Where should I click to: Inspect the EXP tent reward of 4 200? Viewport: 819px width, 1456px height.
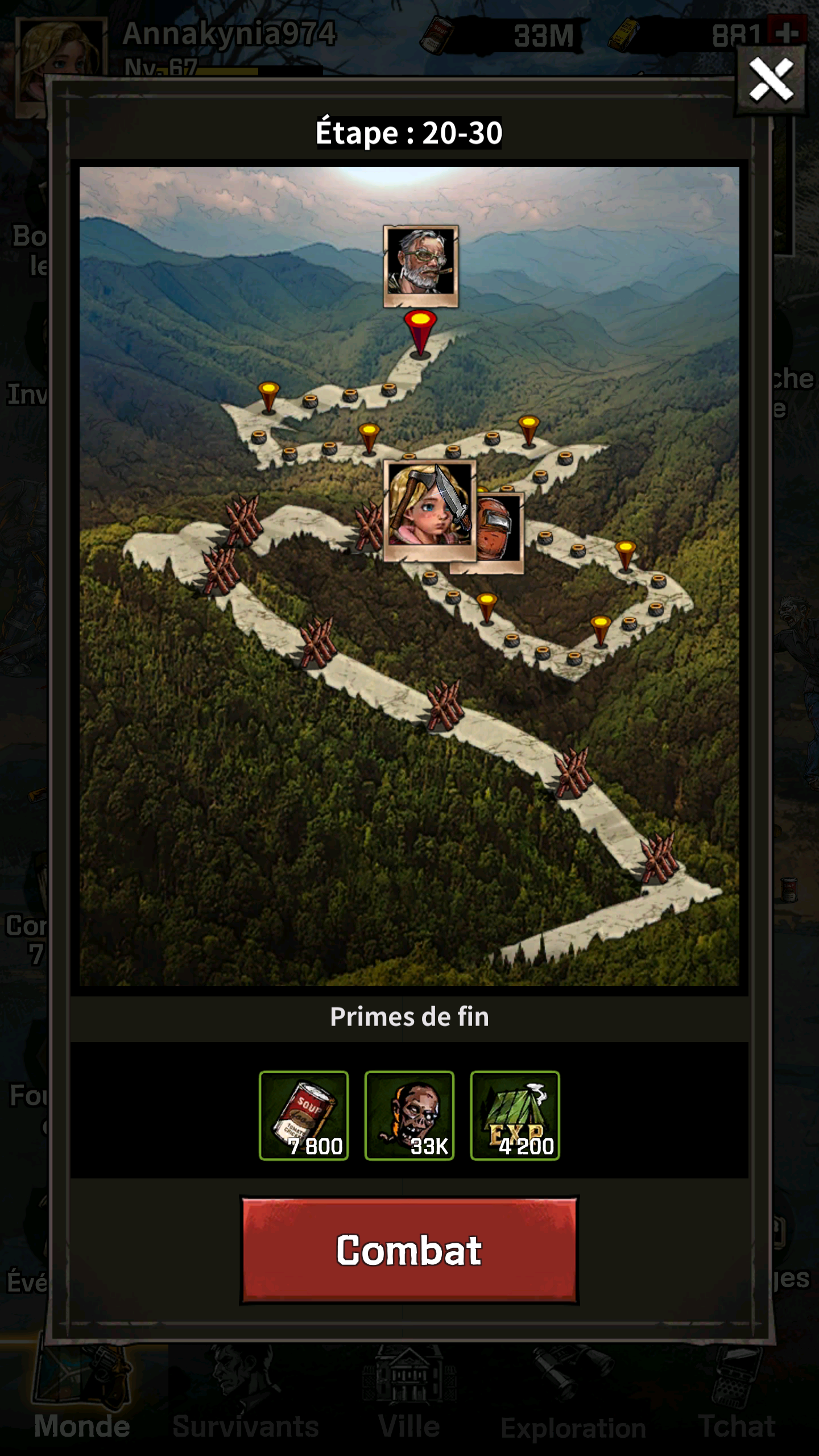point(515,1116)
